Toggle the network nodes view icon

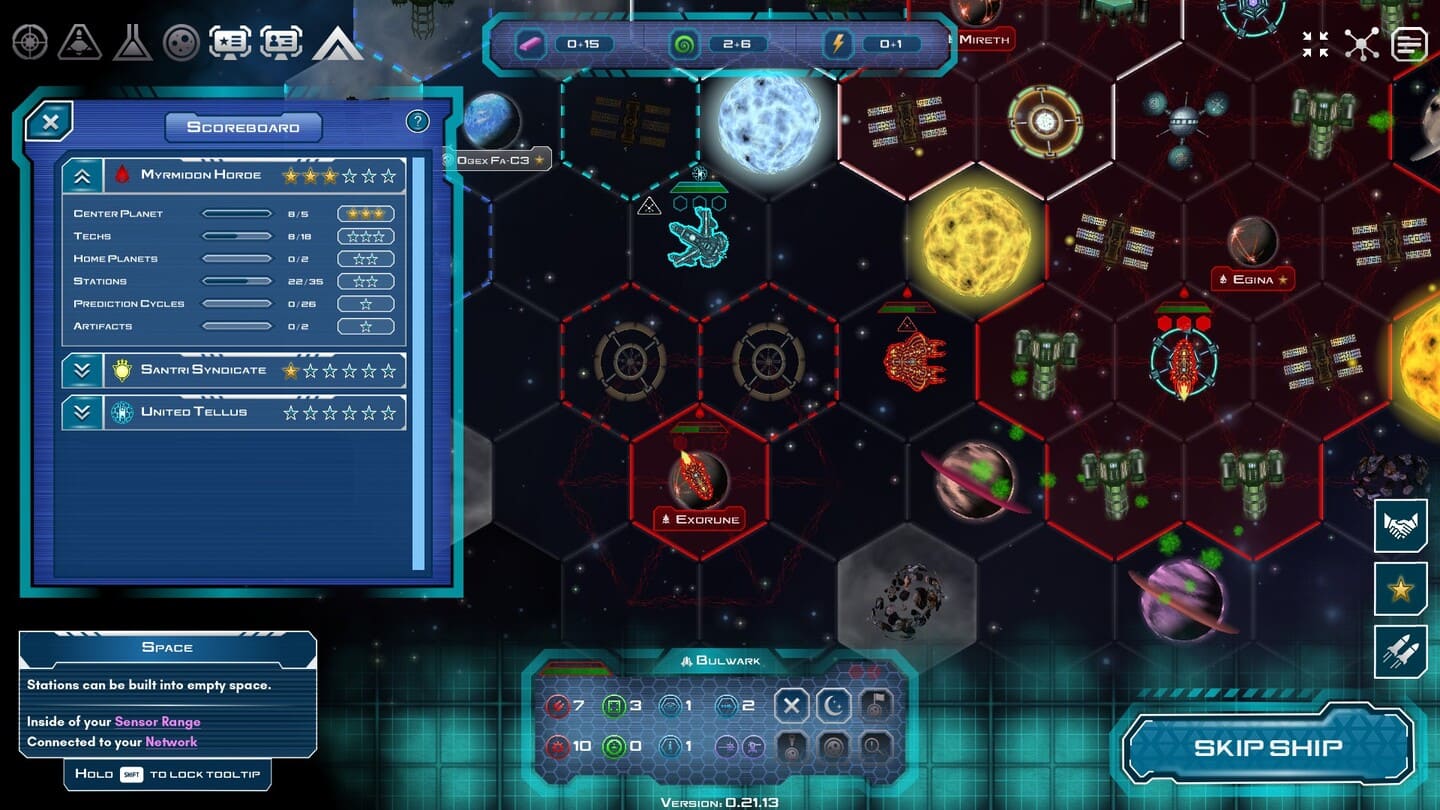[1361, 44]
